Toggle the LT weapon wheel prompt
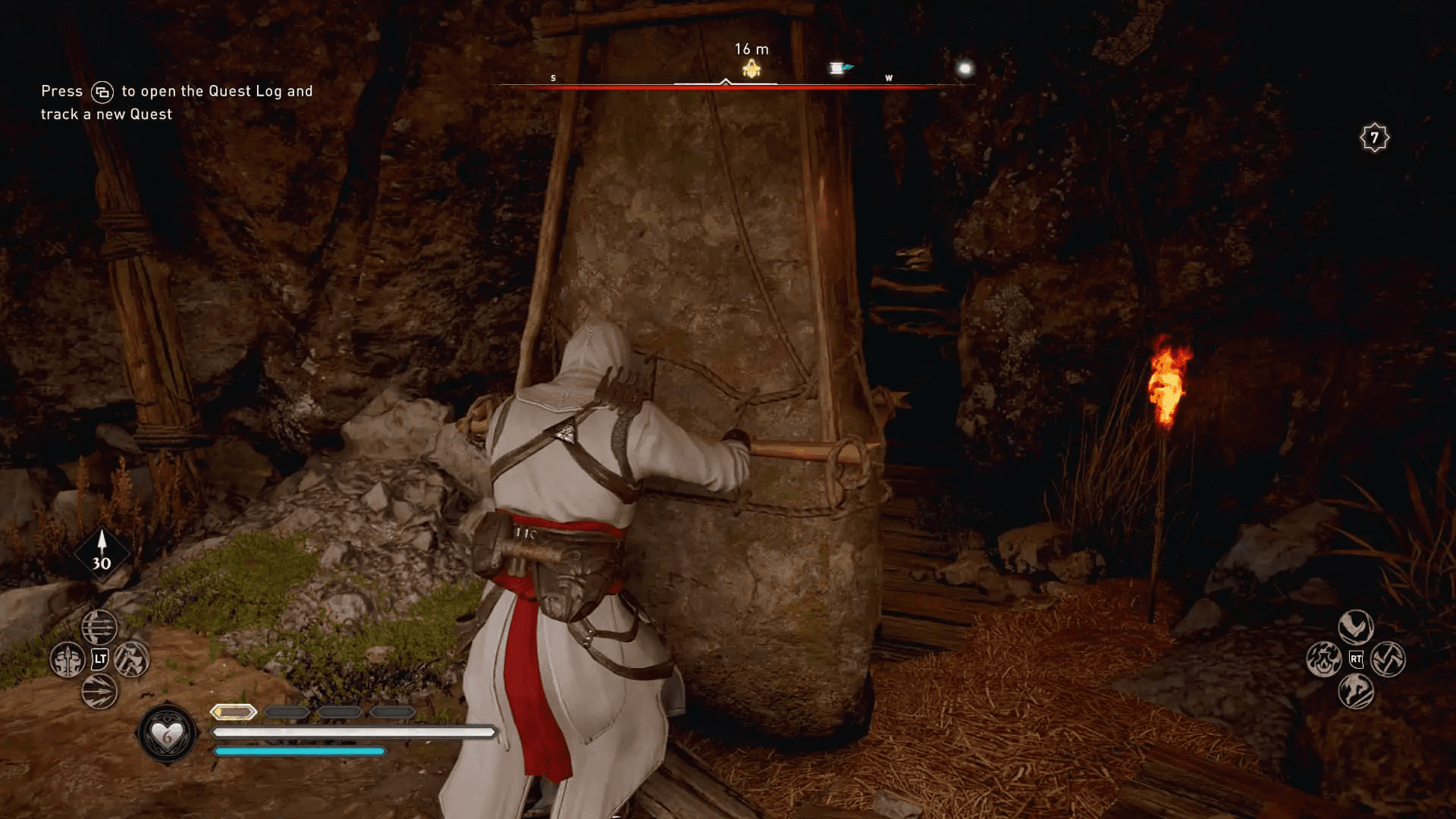The image size is (1456, 819). click(99, 660)
